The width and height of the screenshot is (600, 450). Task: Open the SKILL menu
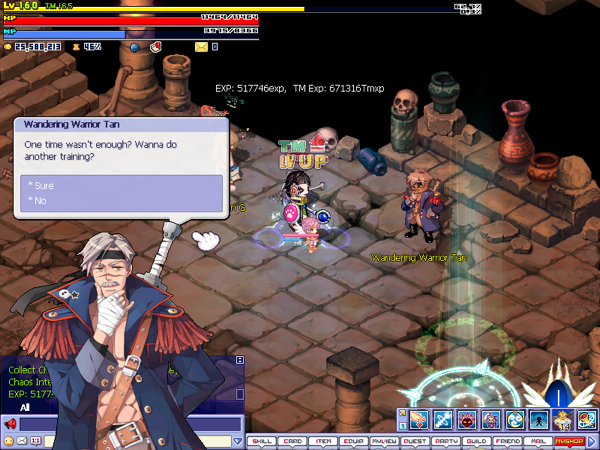pyautogui.click(x=261, y=440)
